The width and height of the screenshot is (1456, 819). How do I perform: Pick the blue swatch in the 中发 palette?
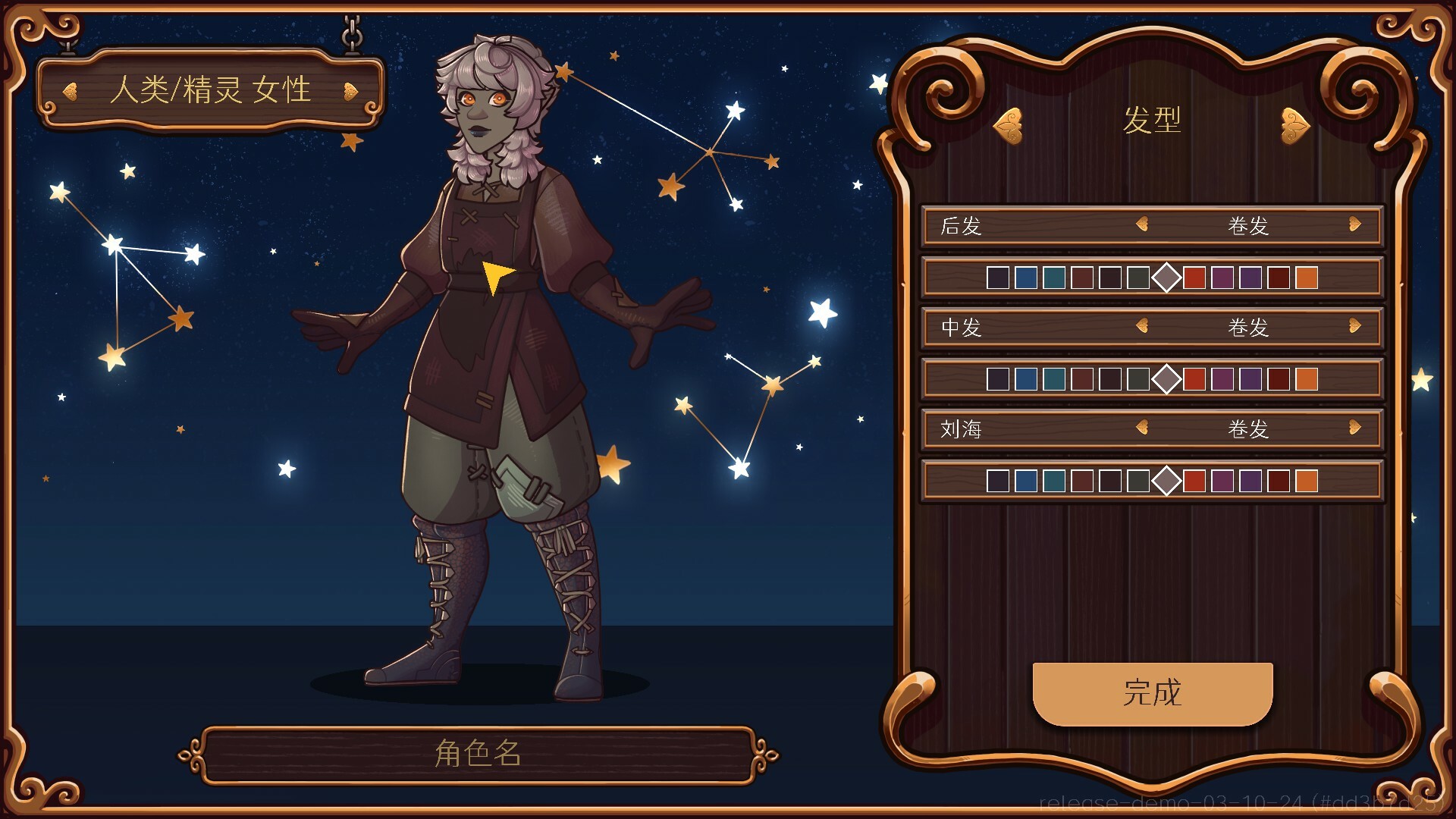(1025, 379)
